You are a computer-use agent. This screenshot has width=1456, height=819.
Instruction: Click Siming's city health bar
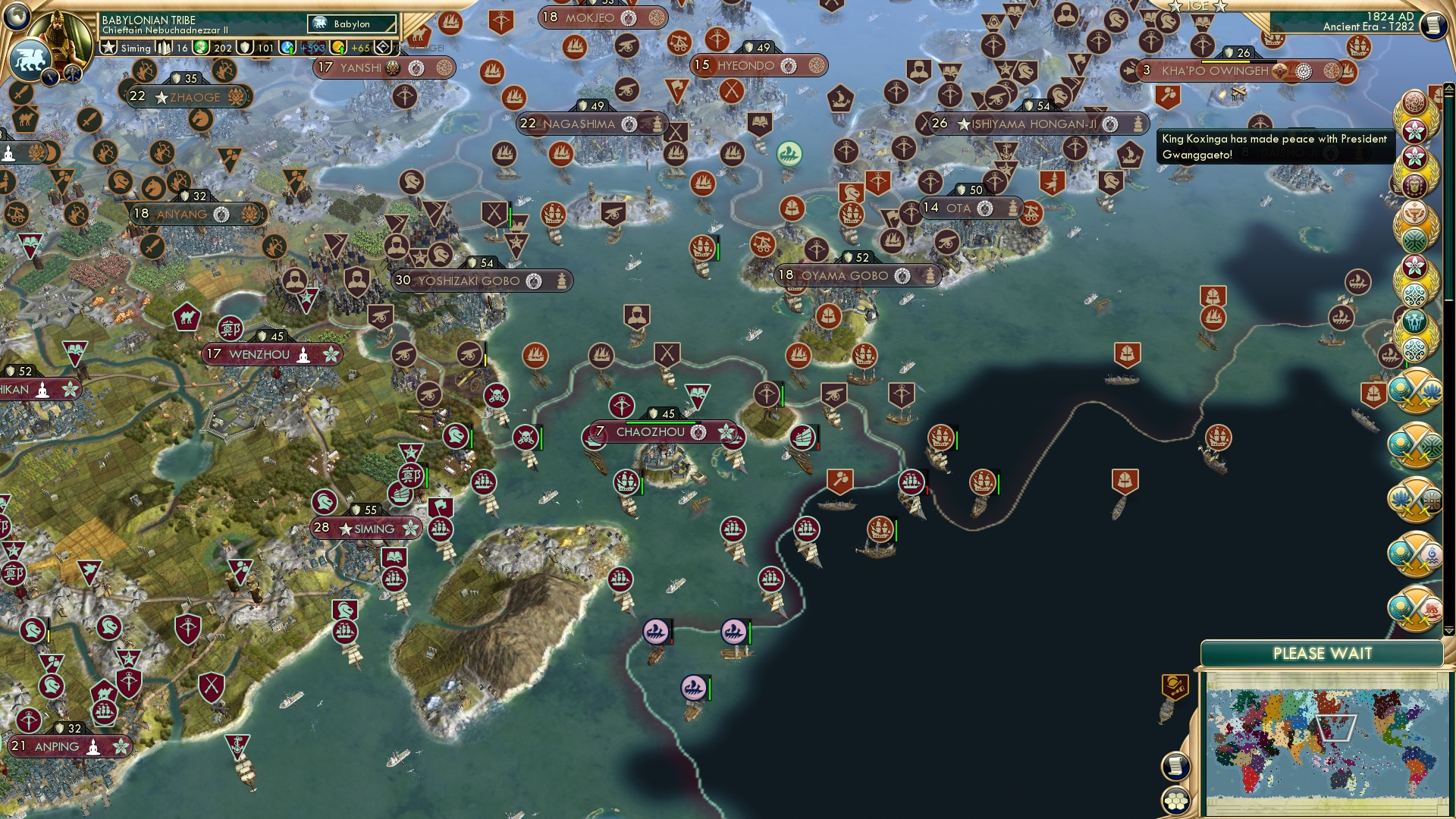(x=364, y=519)
